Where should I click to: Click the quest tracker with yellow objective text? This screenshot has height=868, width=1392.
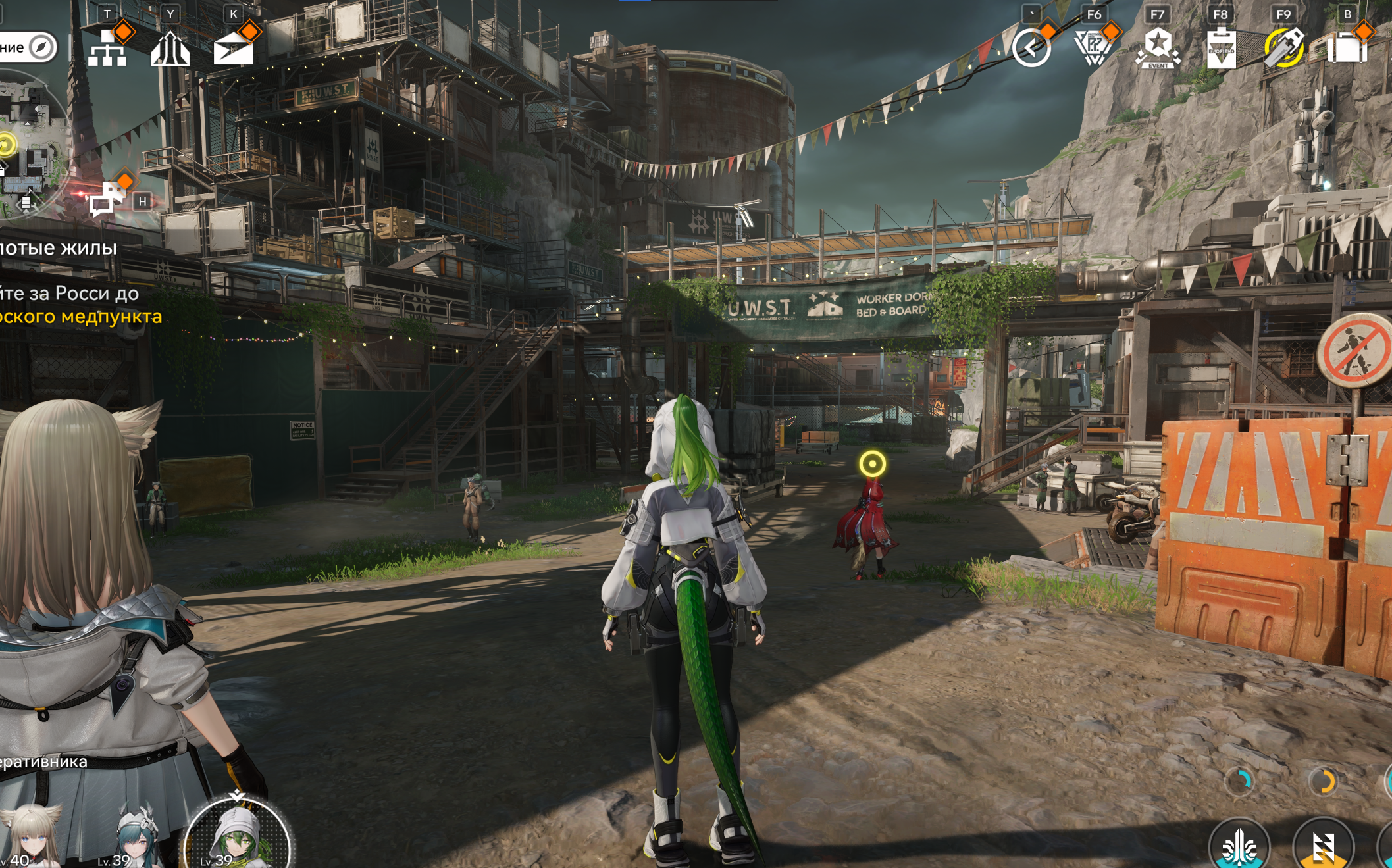pos(72,304)
